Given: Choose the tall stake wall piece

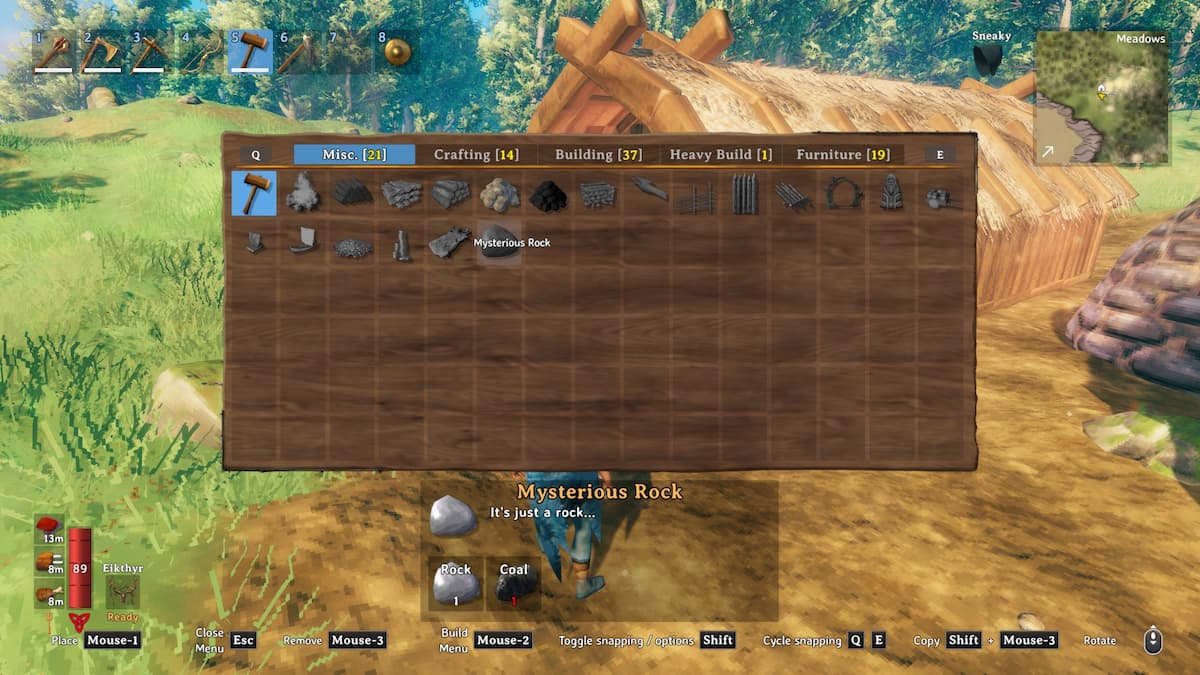Looking at the screenshot, I should (x=744, y=194).
